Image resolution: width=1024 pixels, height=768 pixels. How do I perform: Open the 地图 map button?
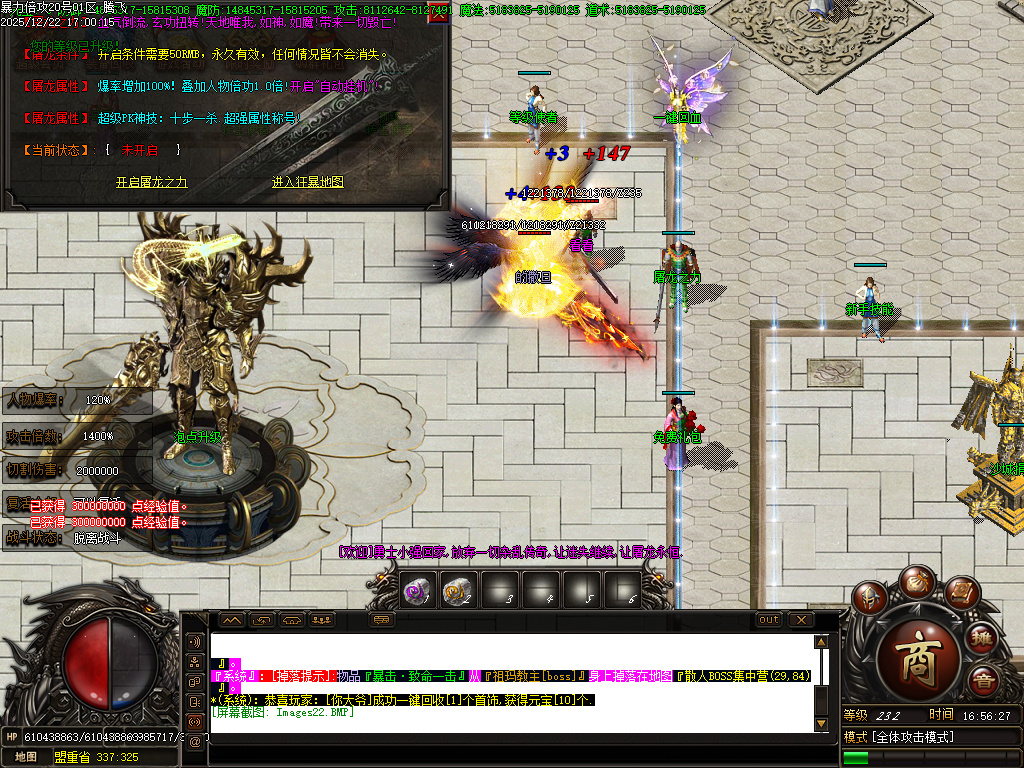tap(25, 757)
